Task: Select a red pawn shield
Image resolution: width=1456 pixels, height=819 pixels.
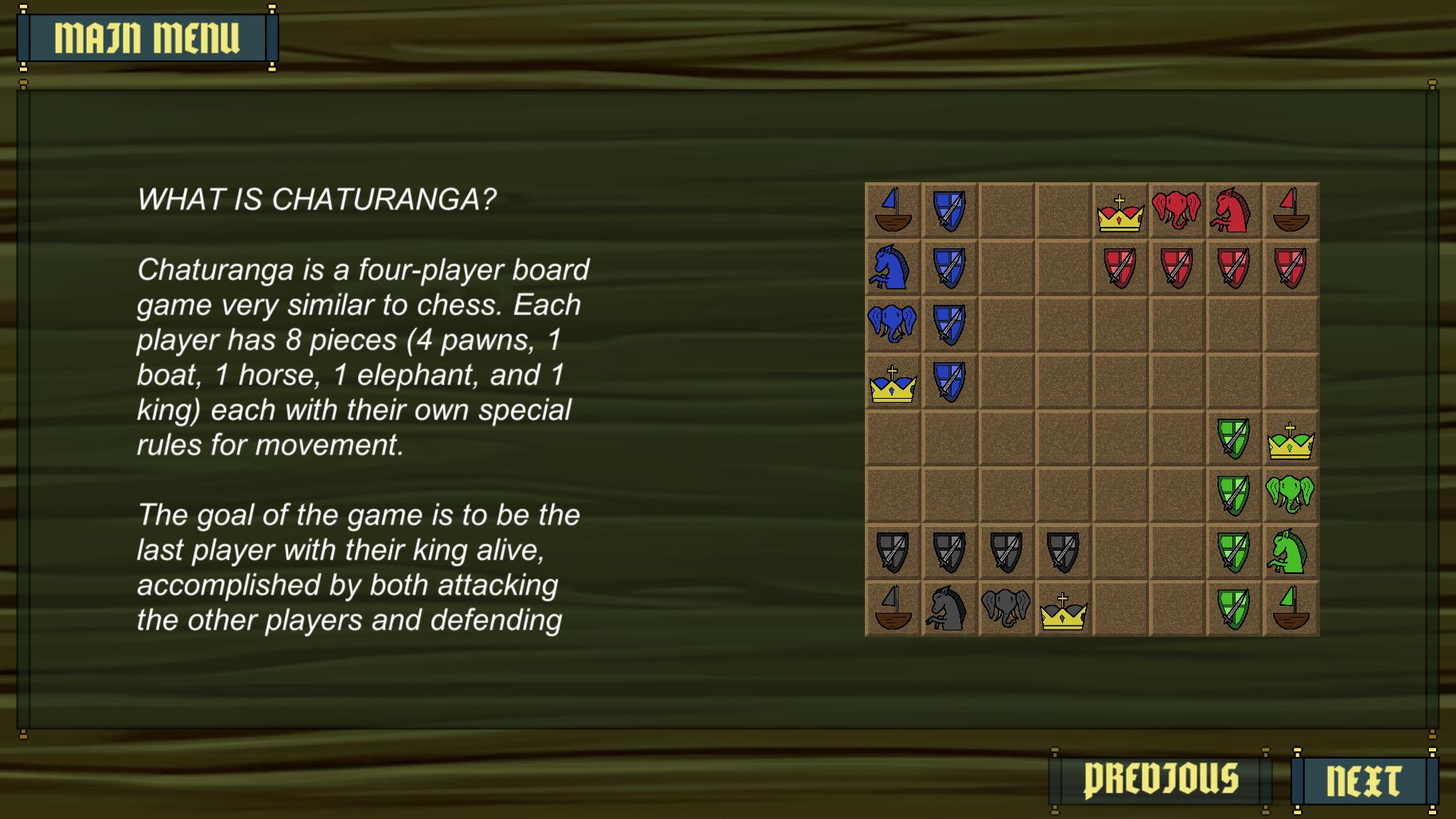Action: click(x=1121, y=267)
